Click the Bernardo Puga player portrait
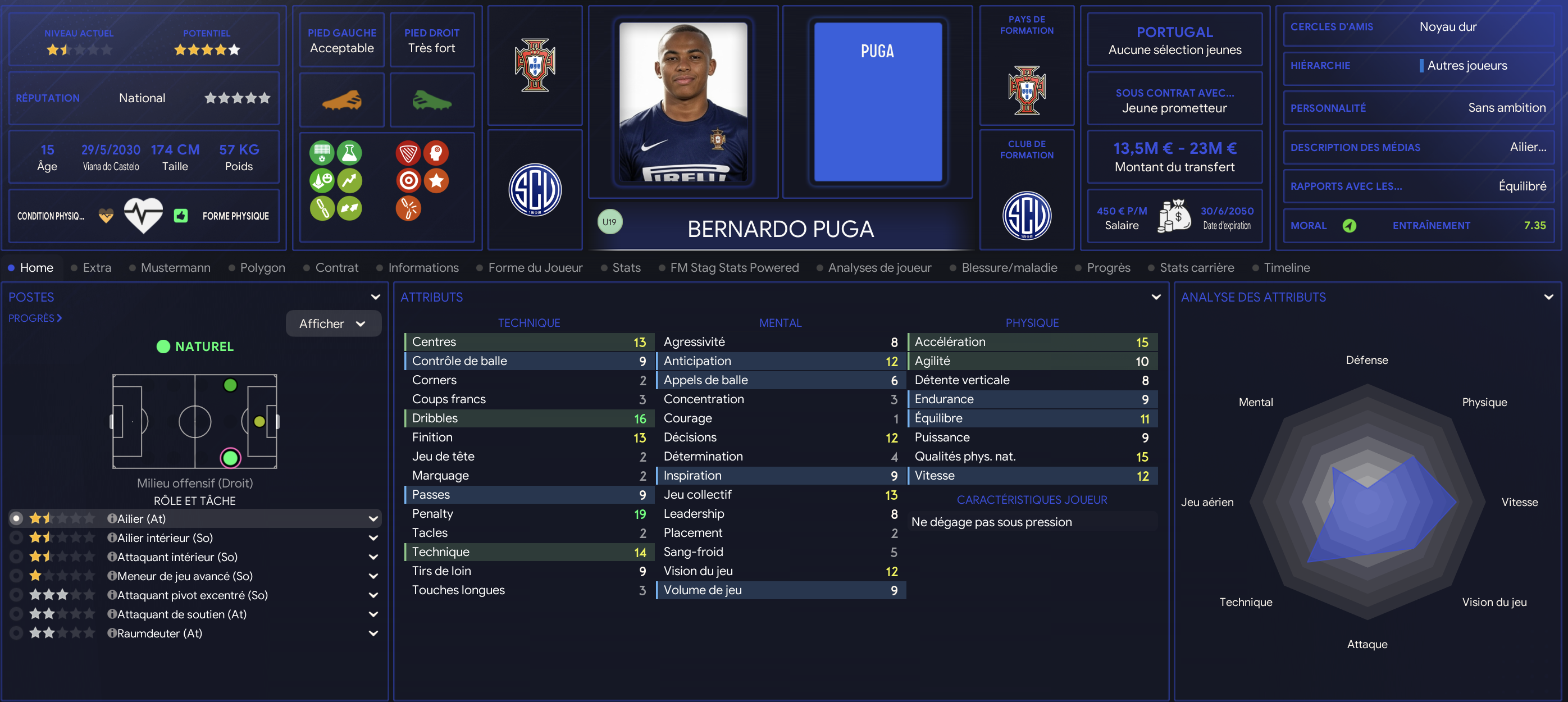Screen dimensions: 1568x702 pos(683,102)
